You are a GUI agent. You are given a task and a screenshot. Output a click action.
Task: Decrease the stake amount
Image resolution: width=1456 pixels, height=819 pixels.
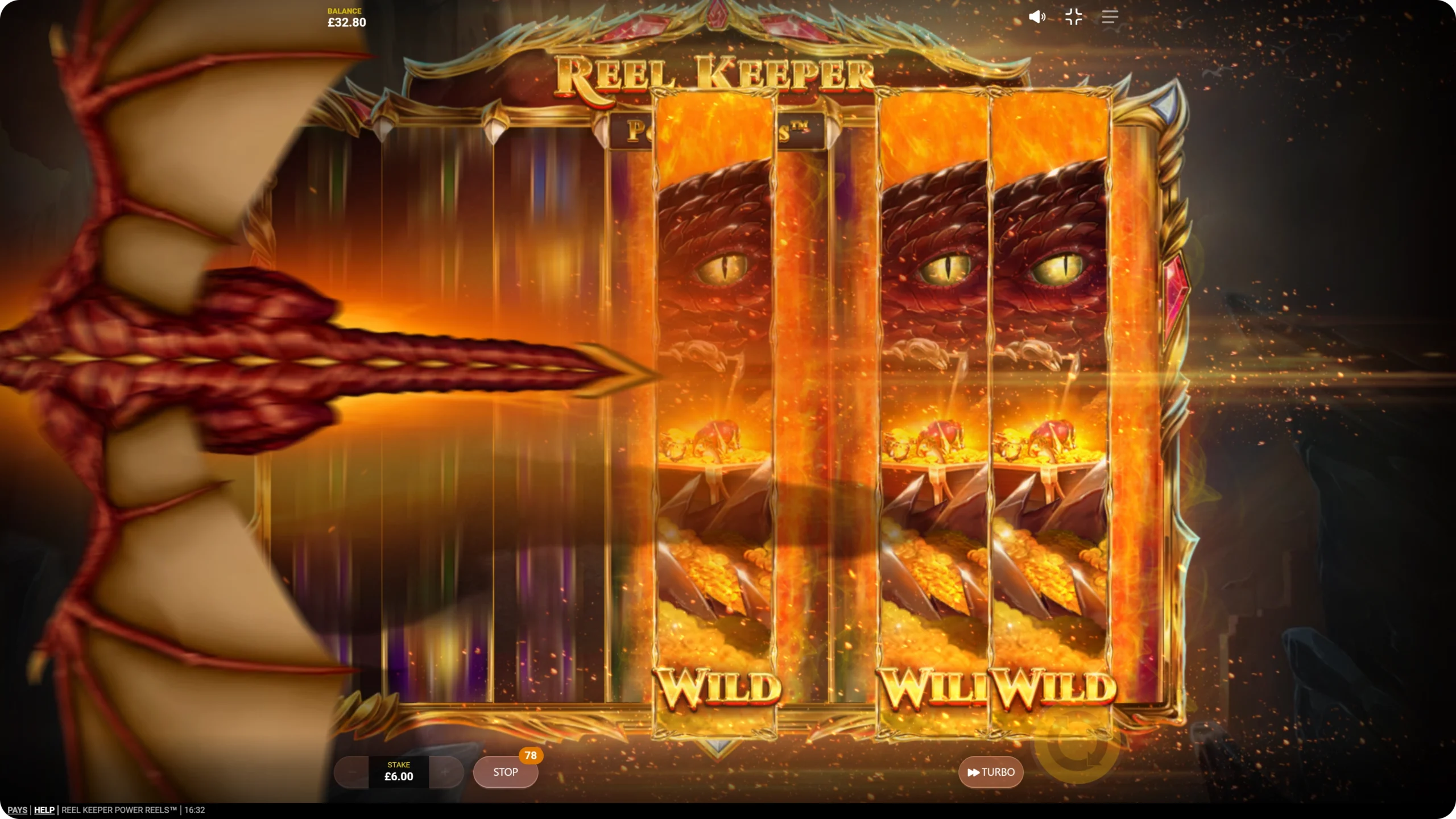tap(351, 772)
